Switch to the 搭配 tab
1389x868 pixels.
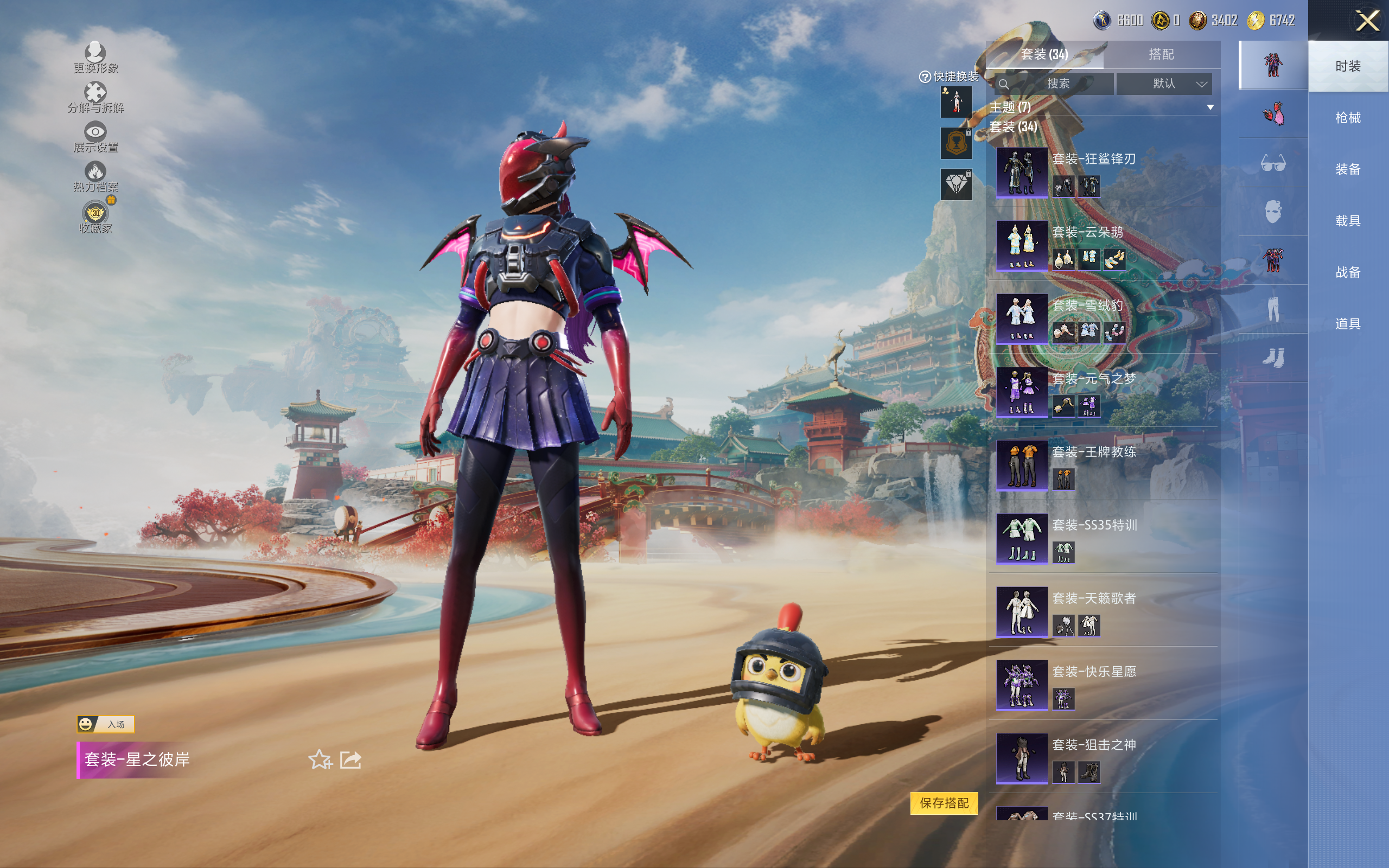point(1161,55)
